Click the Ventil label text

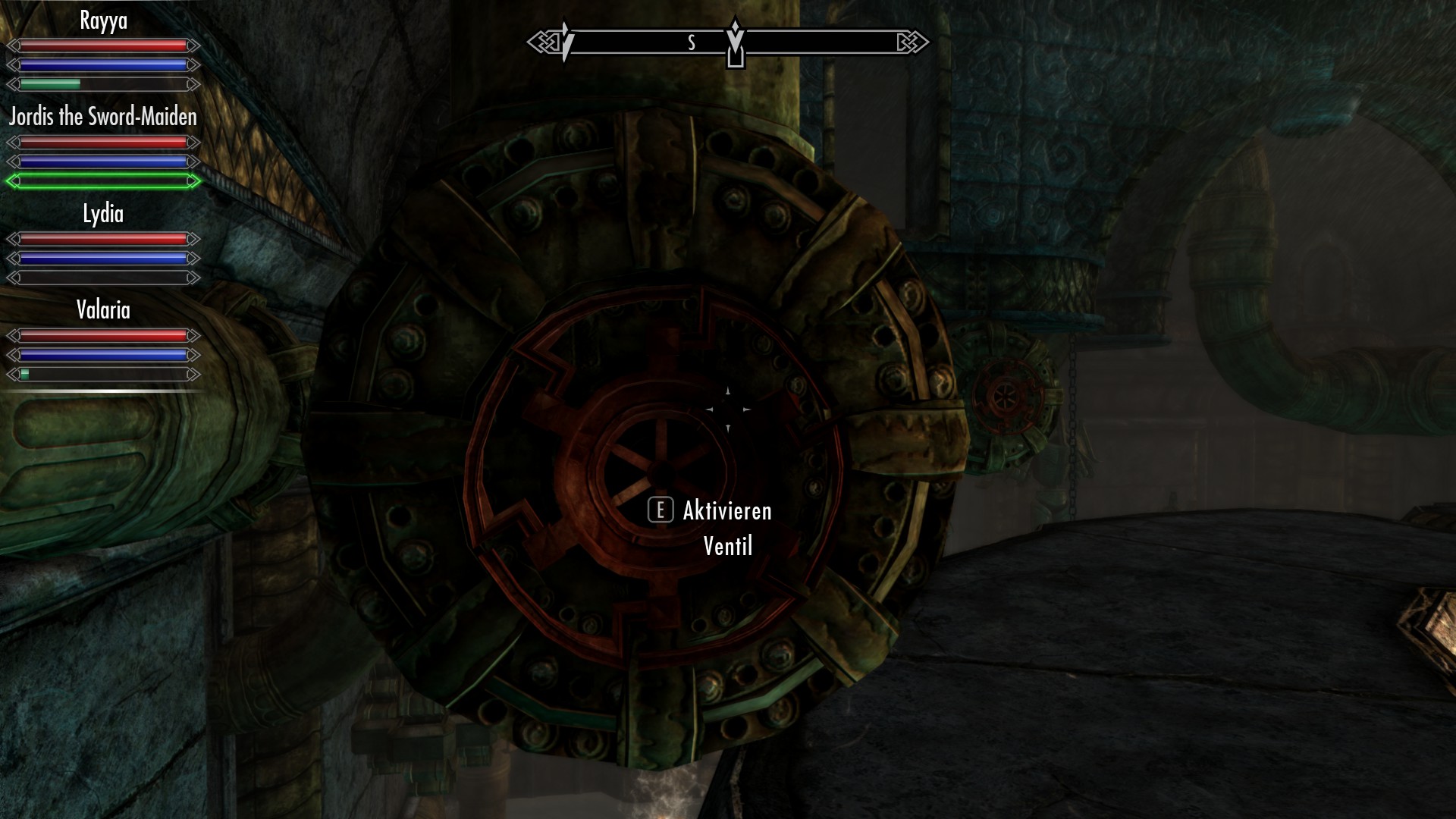(726, 545)
